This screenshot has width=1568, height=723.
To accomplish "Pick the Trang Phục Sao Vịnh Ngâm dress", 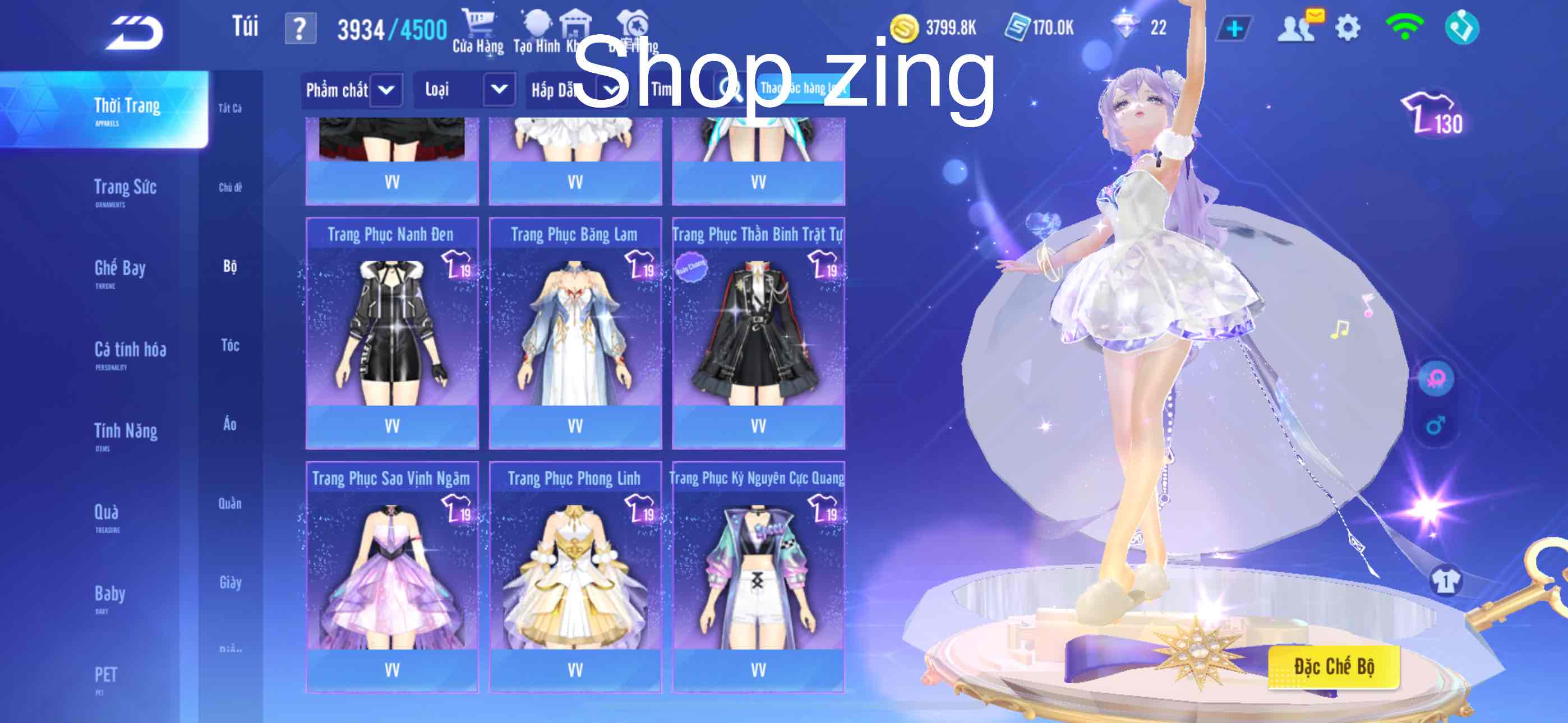I will (x=392, y=576).
